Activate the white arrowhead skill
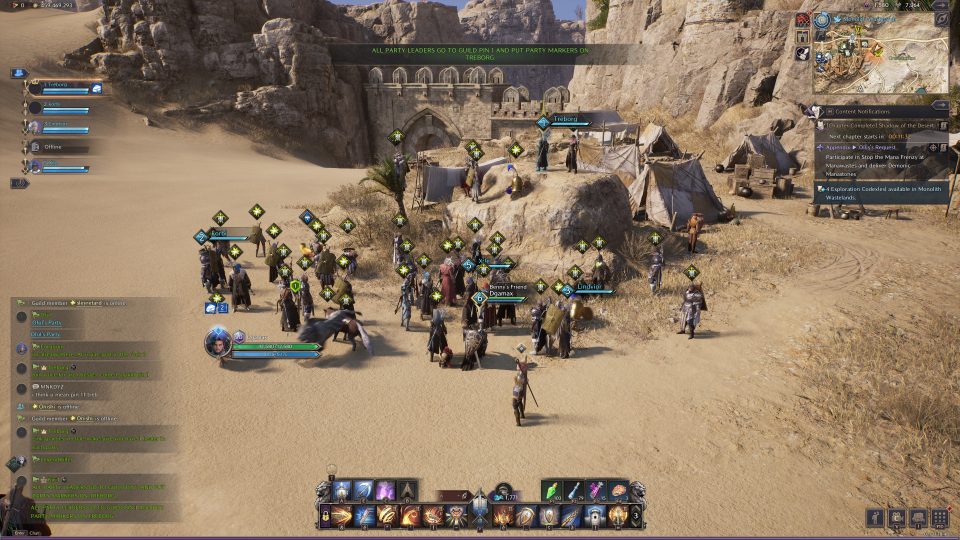 point(407,491)
